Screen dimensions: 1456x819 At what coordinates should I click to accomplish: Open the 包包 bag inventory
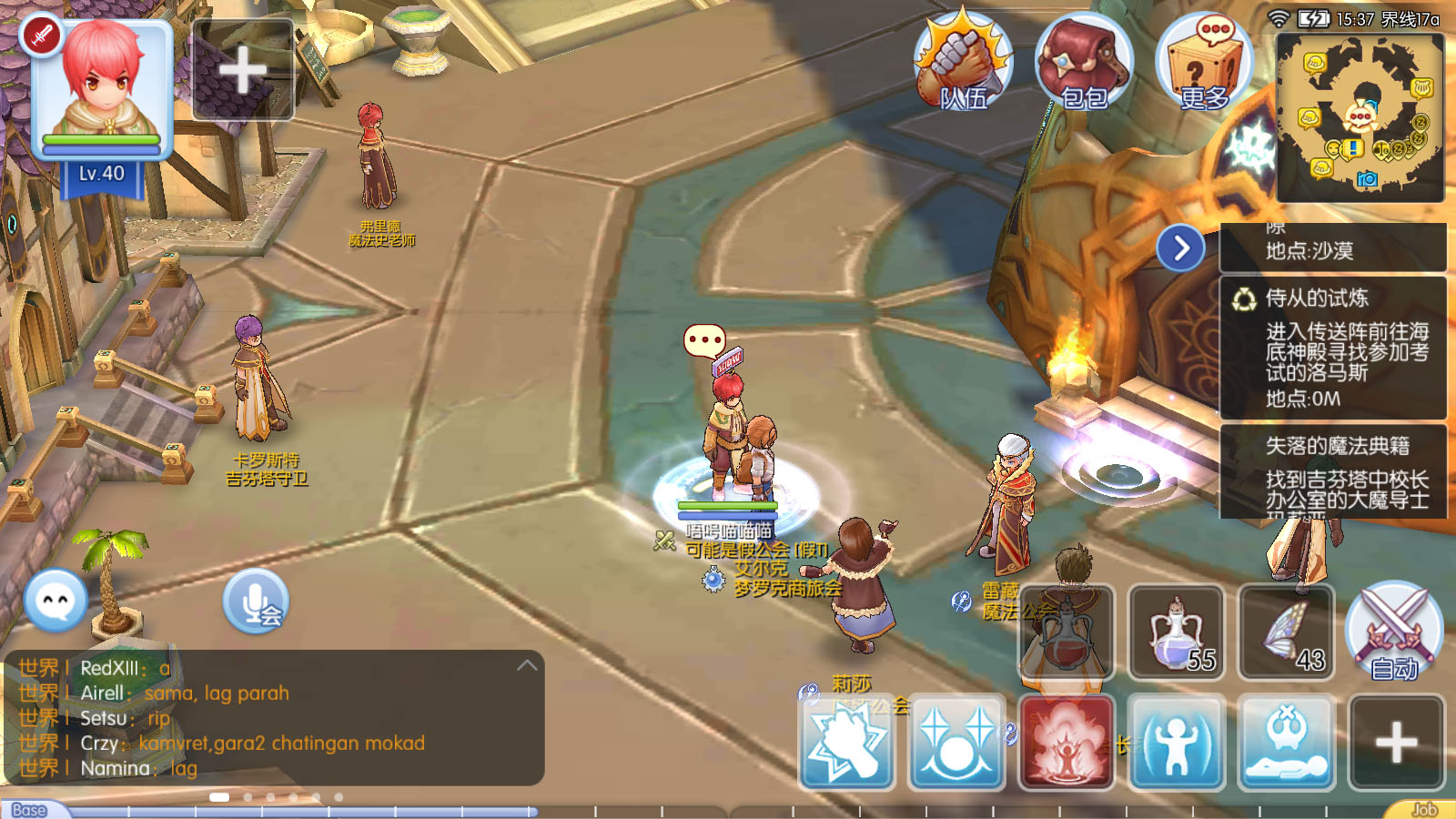1083,64
